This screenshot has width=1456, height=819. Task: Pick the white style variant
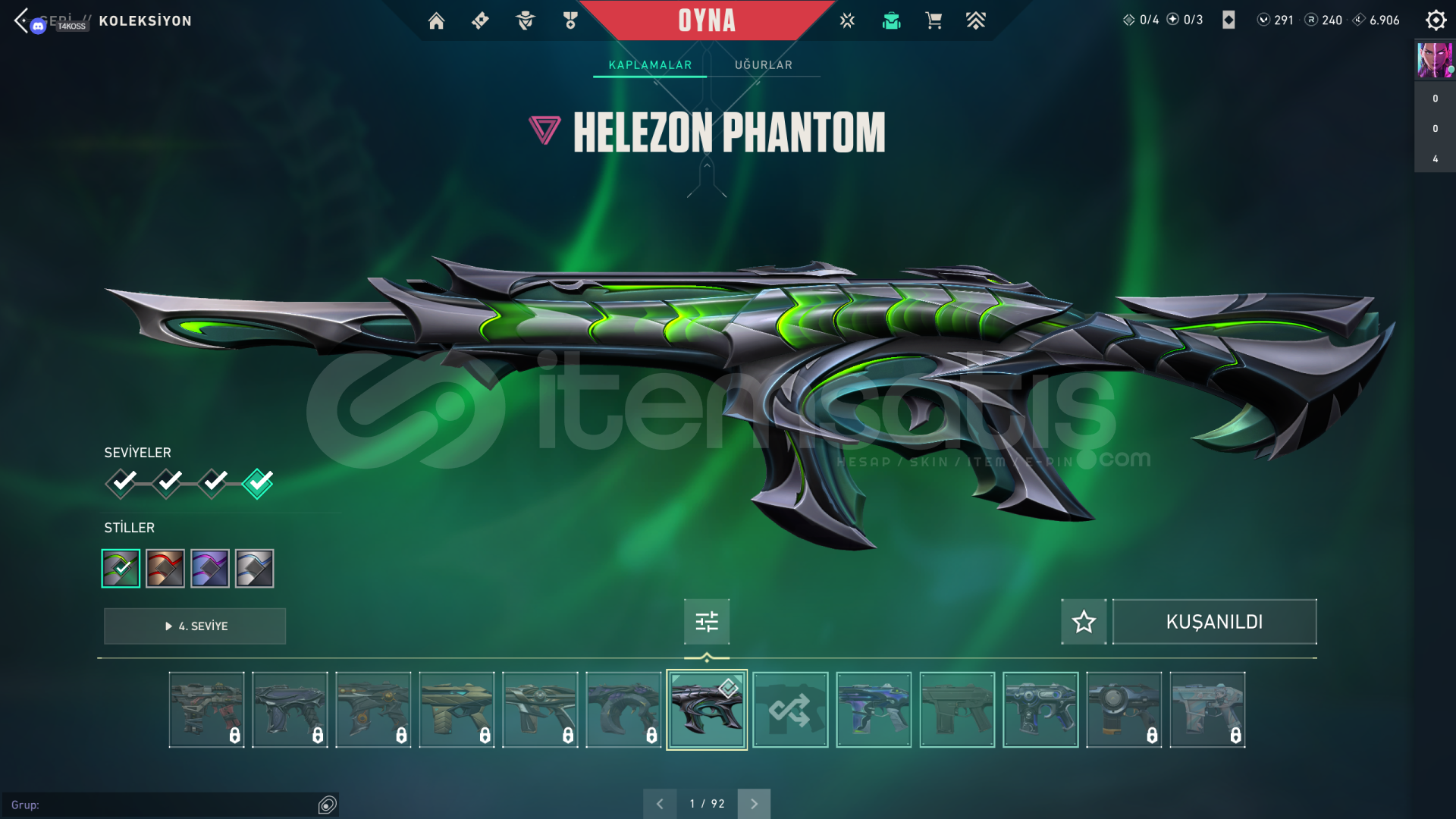coord(255,568)
